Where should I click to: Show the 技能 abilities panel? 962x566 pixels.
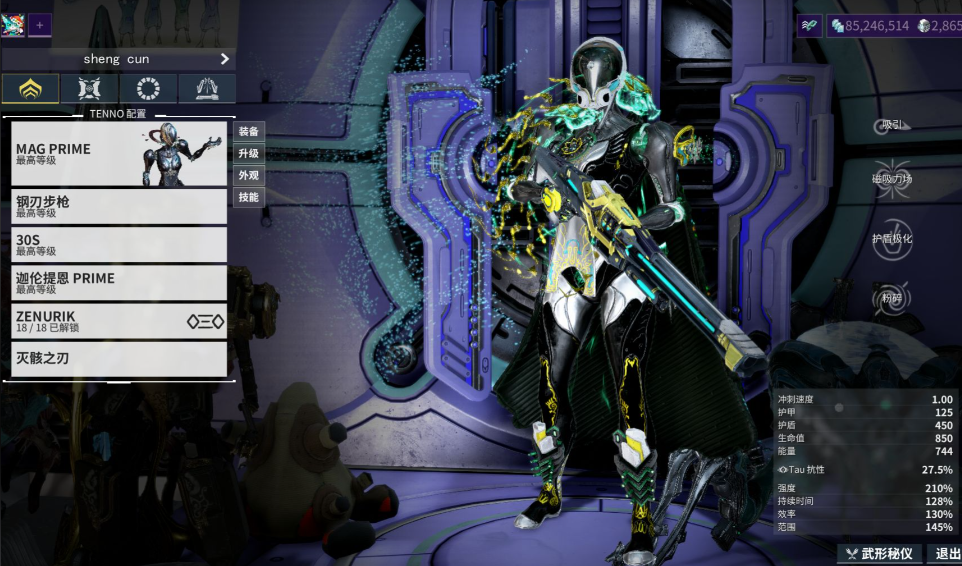tap(249, 197)
